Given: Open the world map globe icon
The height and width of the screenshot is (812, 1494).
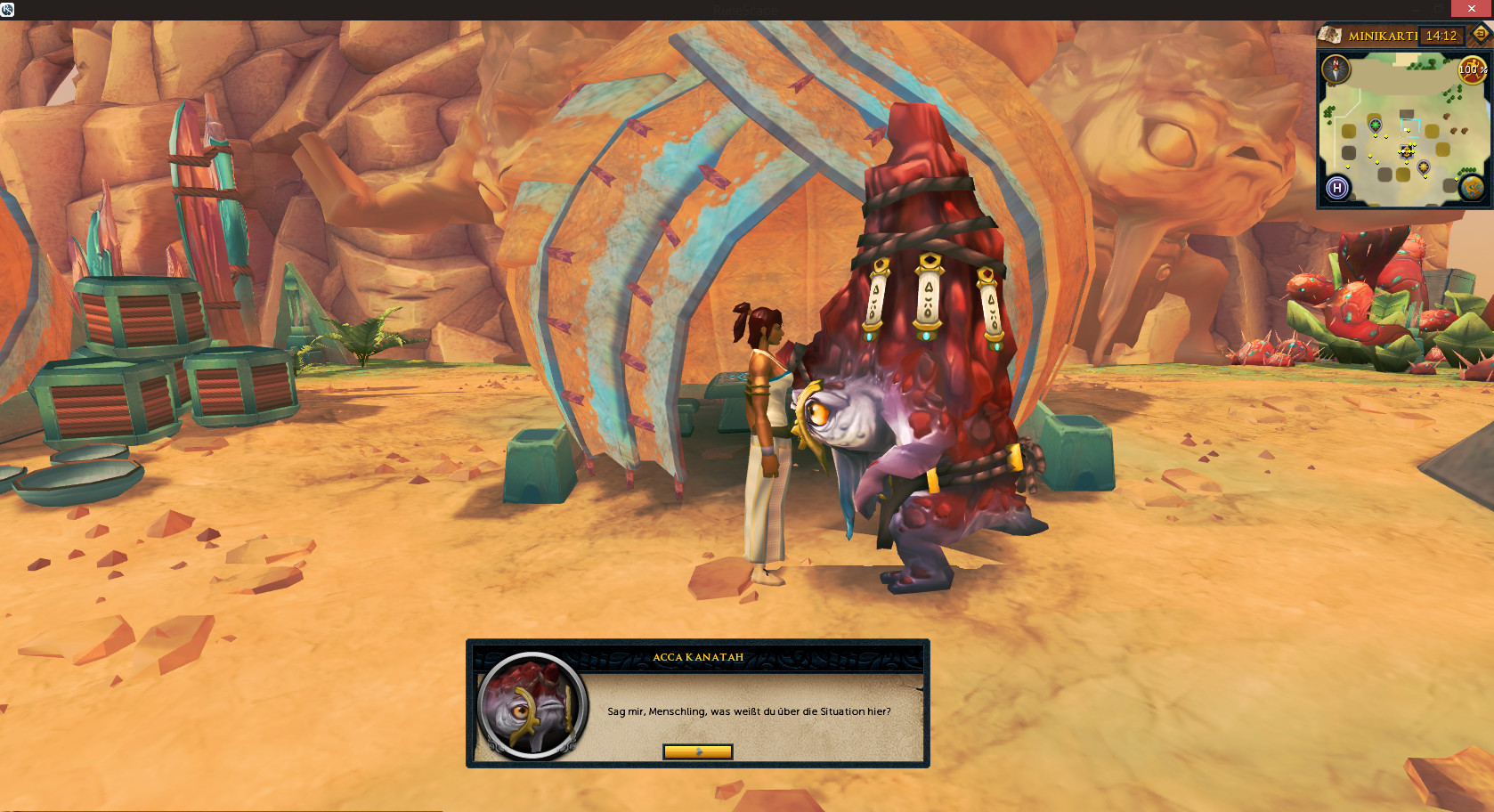Looking at the screenshot, I should tap(1471, 188).
